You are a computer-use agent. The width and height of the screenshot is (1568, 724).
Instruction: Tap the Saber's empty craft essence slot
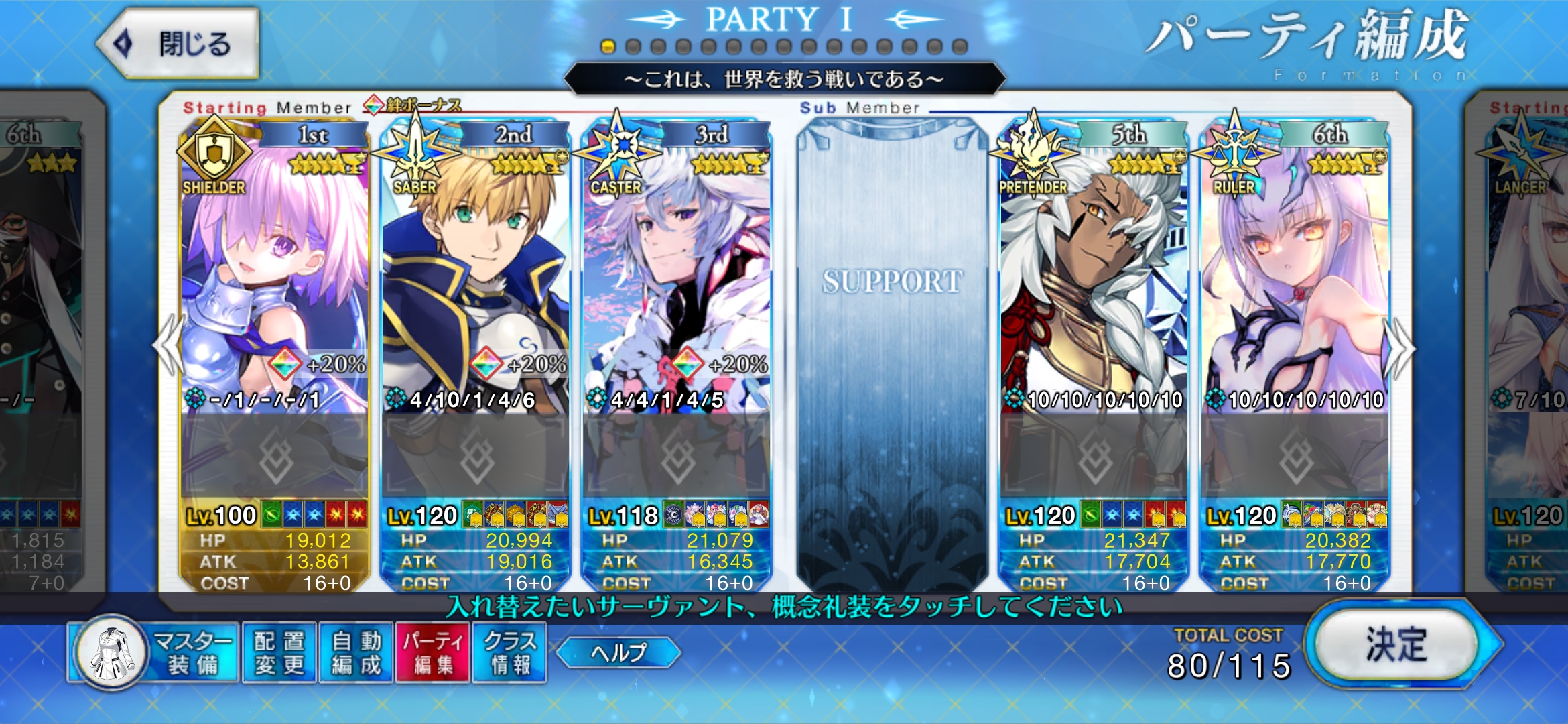pyautogui.click(x=476, y=457)
